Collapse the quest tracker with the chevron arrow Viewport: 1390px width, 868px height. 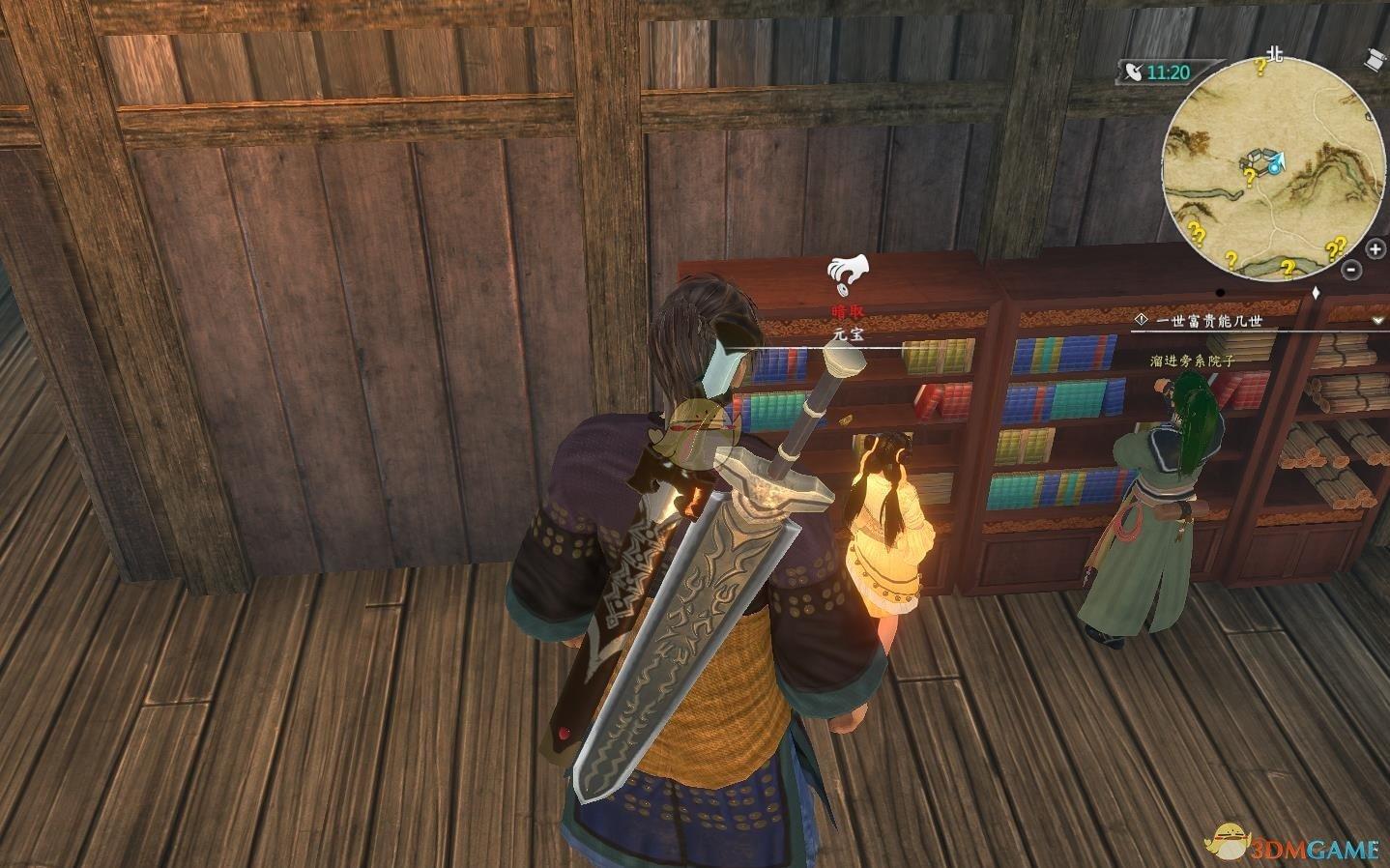1376,319
